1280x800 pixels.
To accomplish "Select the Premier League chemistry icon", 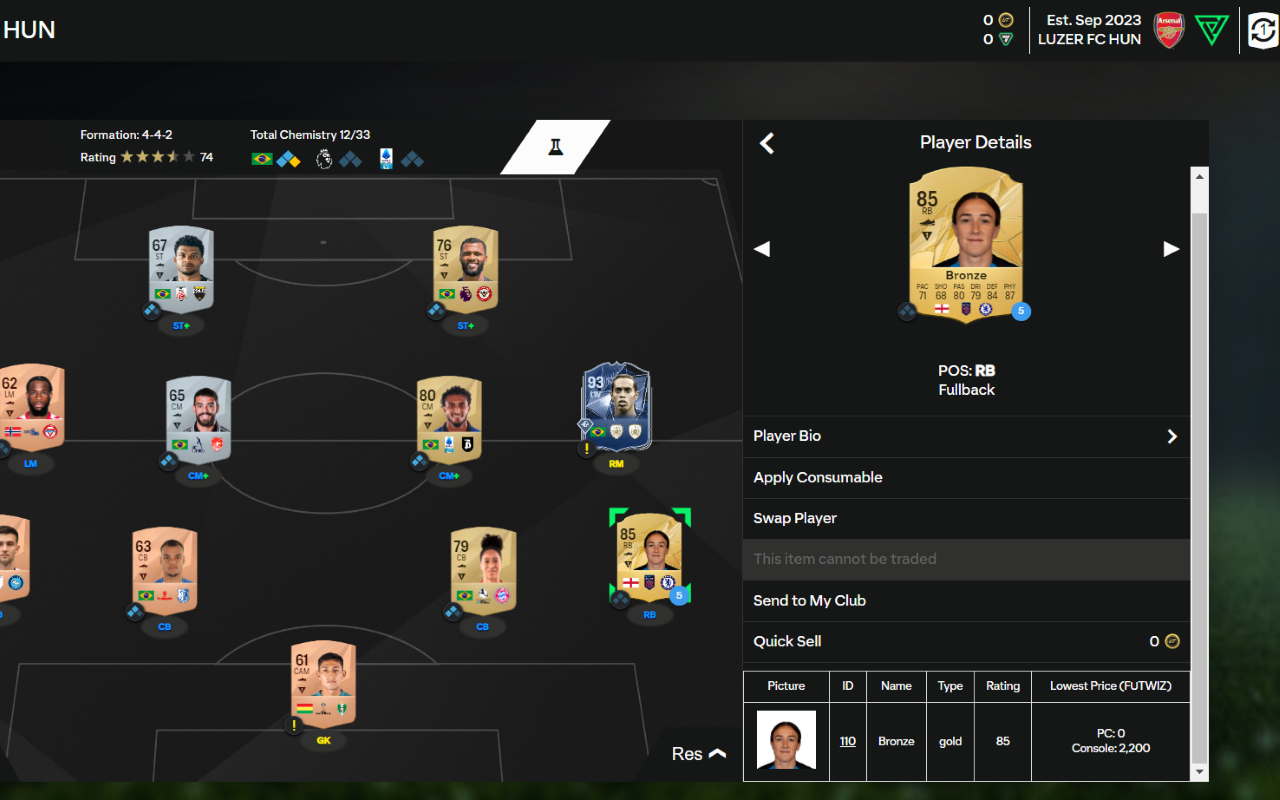I will coord(324,157).
